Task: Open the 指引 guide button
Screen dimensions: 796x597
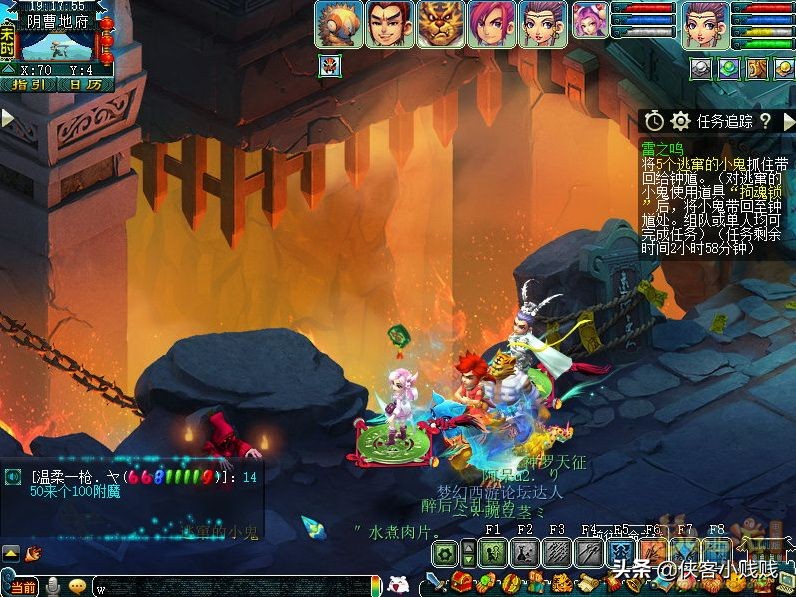Action: tap(29, 85)
